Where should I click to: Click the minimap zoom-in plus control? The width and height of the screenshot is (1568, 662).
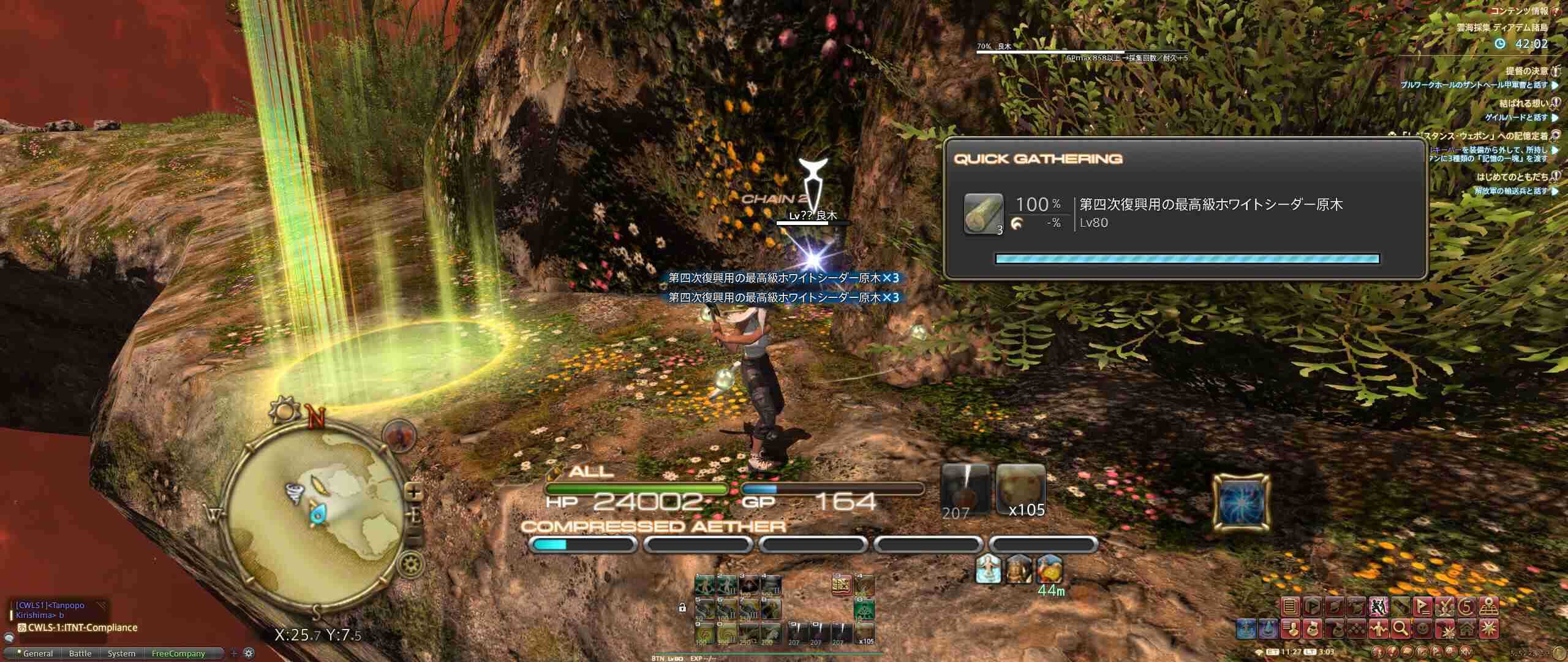coord(412,492)
